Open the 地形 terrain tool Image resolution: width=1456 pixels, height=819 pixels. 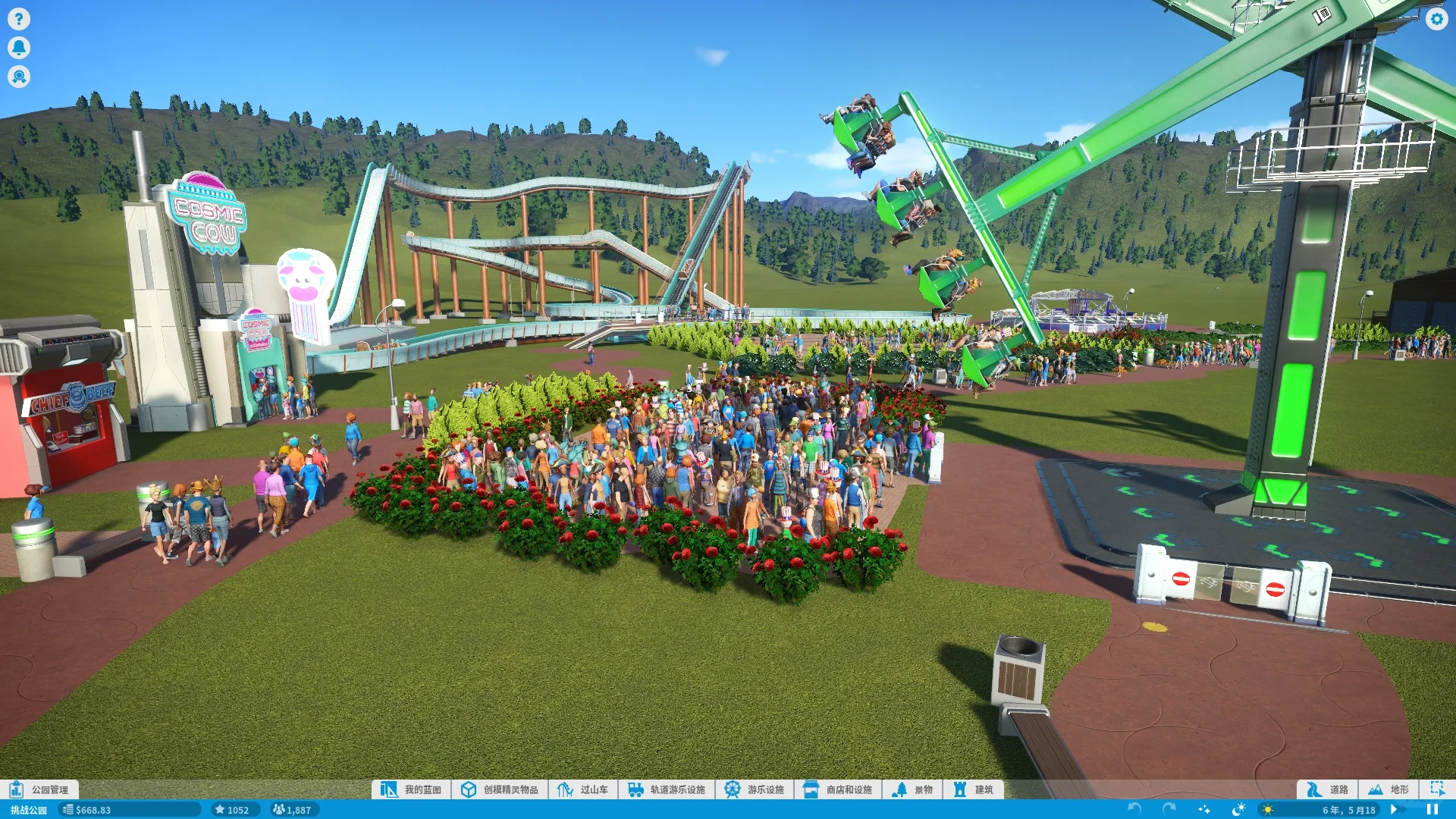1389,789
